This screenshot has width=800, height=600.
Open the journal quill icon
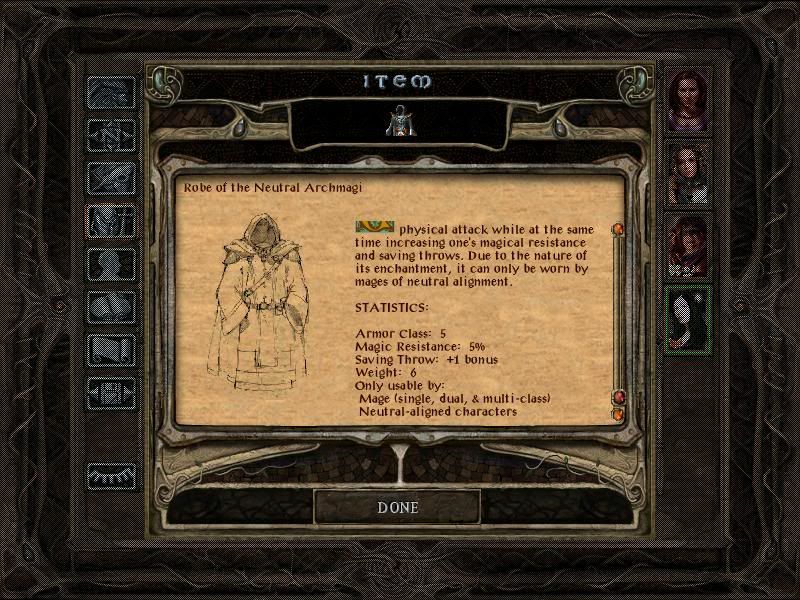coord(112,179)
